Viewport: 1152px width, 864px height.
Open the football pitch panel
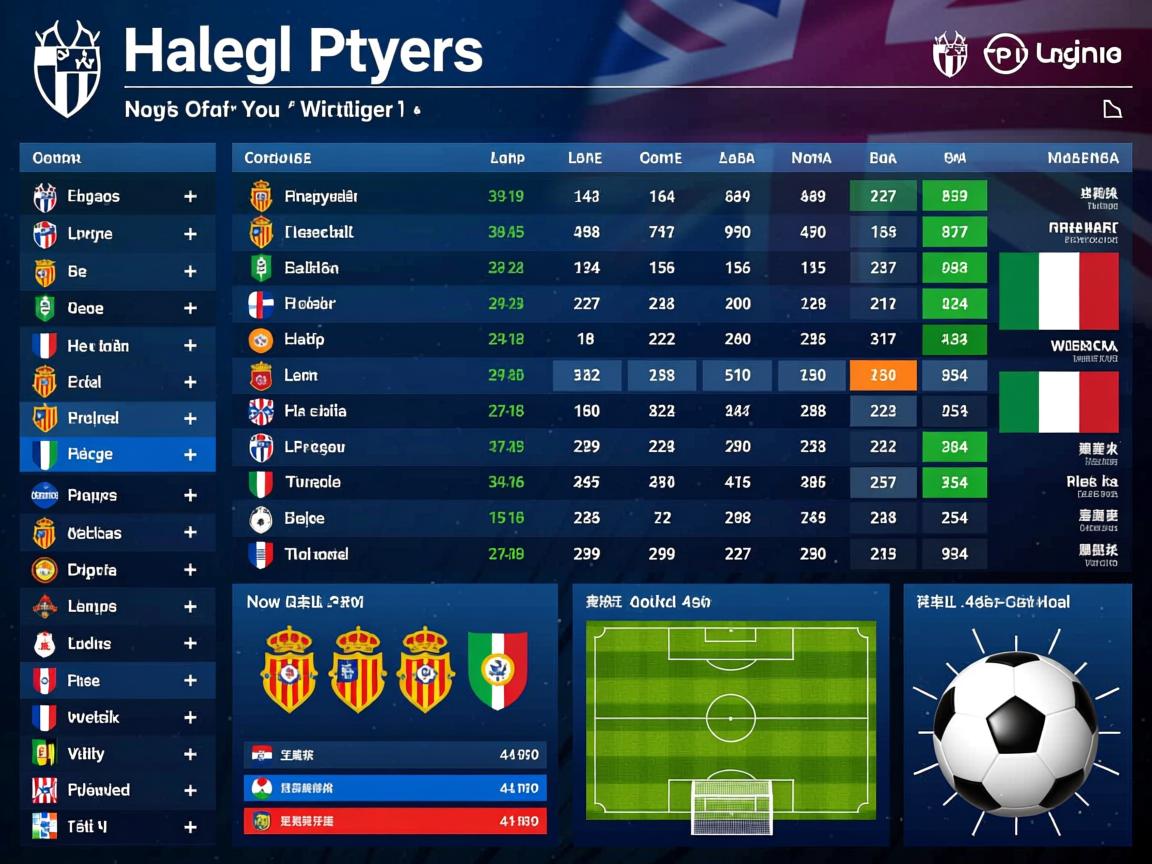point(730,715)
